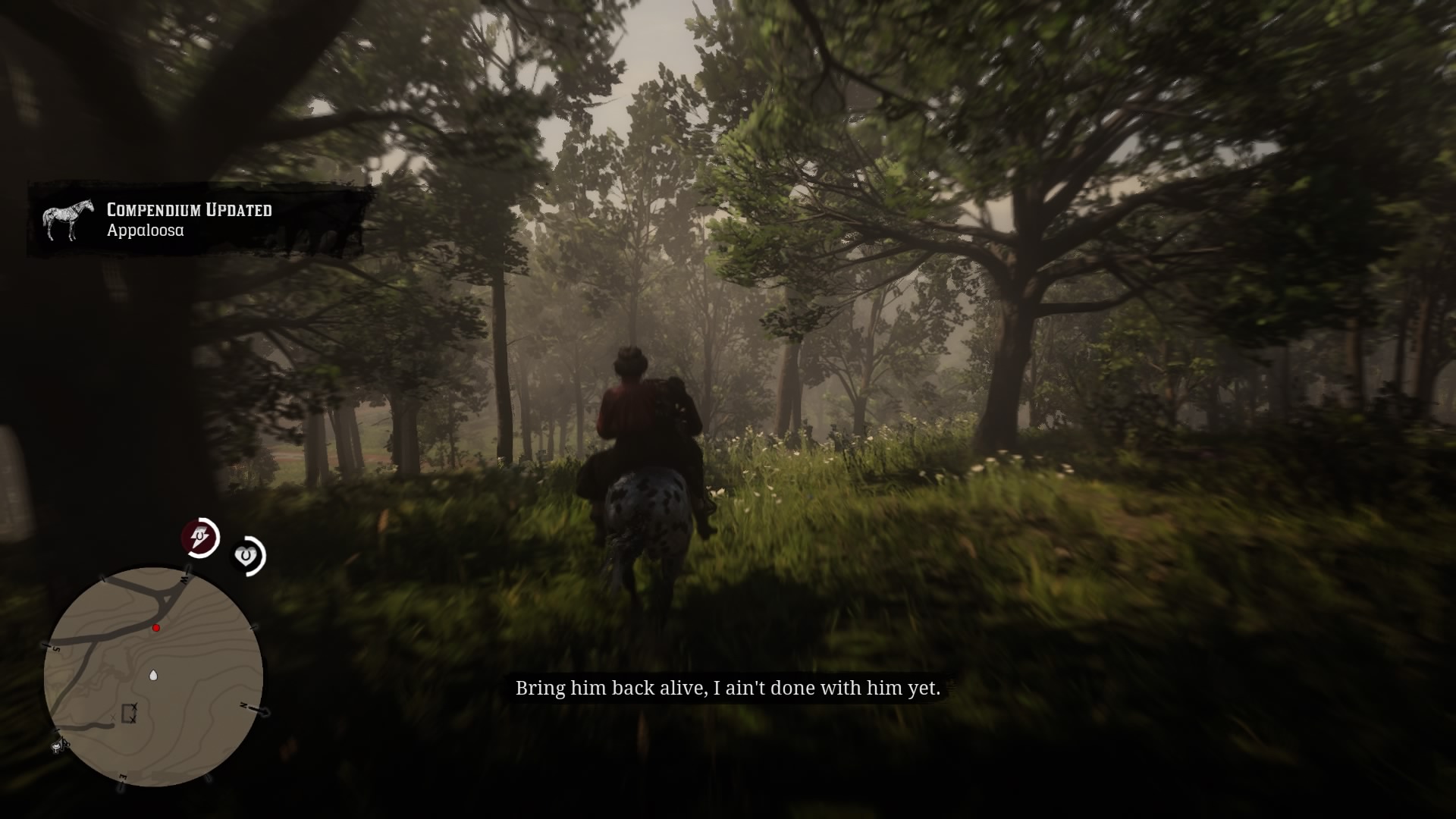Click the N compass letter on the minimap
Viewport: 1456px width, 819px height.
tap(243, 705)
